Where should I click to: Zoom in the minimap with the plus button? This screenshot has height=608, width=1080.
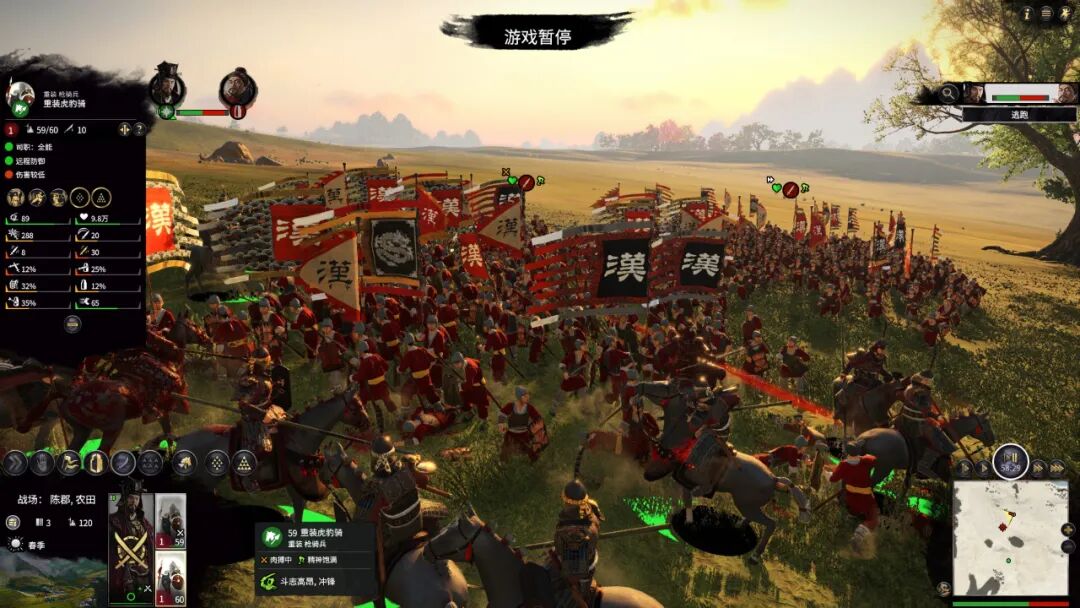click(x=1068, y=528)
